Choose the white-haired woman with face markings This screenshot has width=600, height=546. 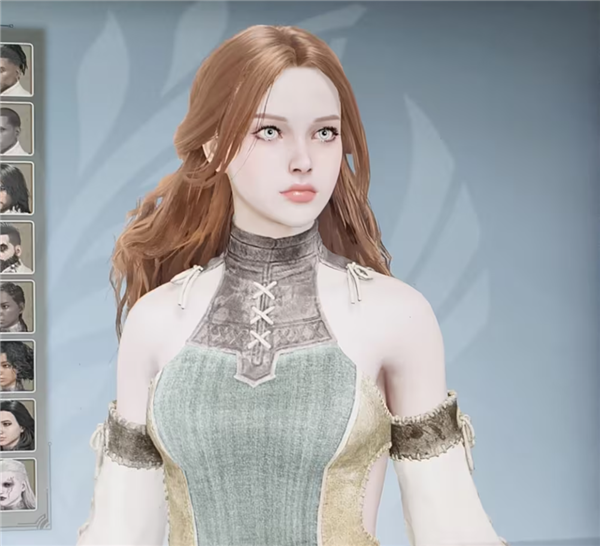click(15, 483)
